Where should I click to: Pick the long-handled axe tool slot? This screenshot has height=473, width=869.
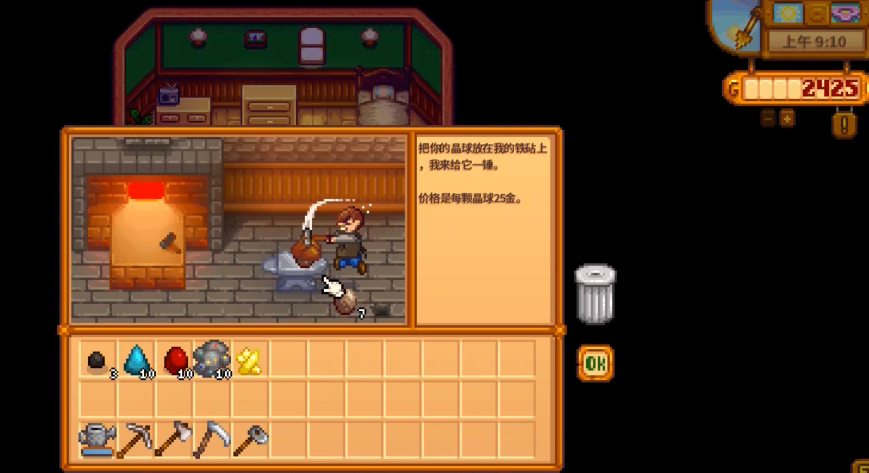173,438
